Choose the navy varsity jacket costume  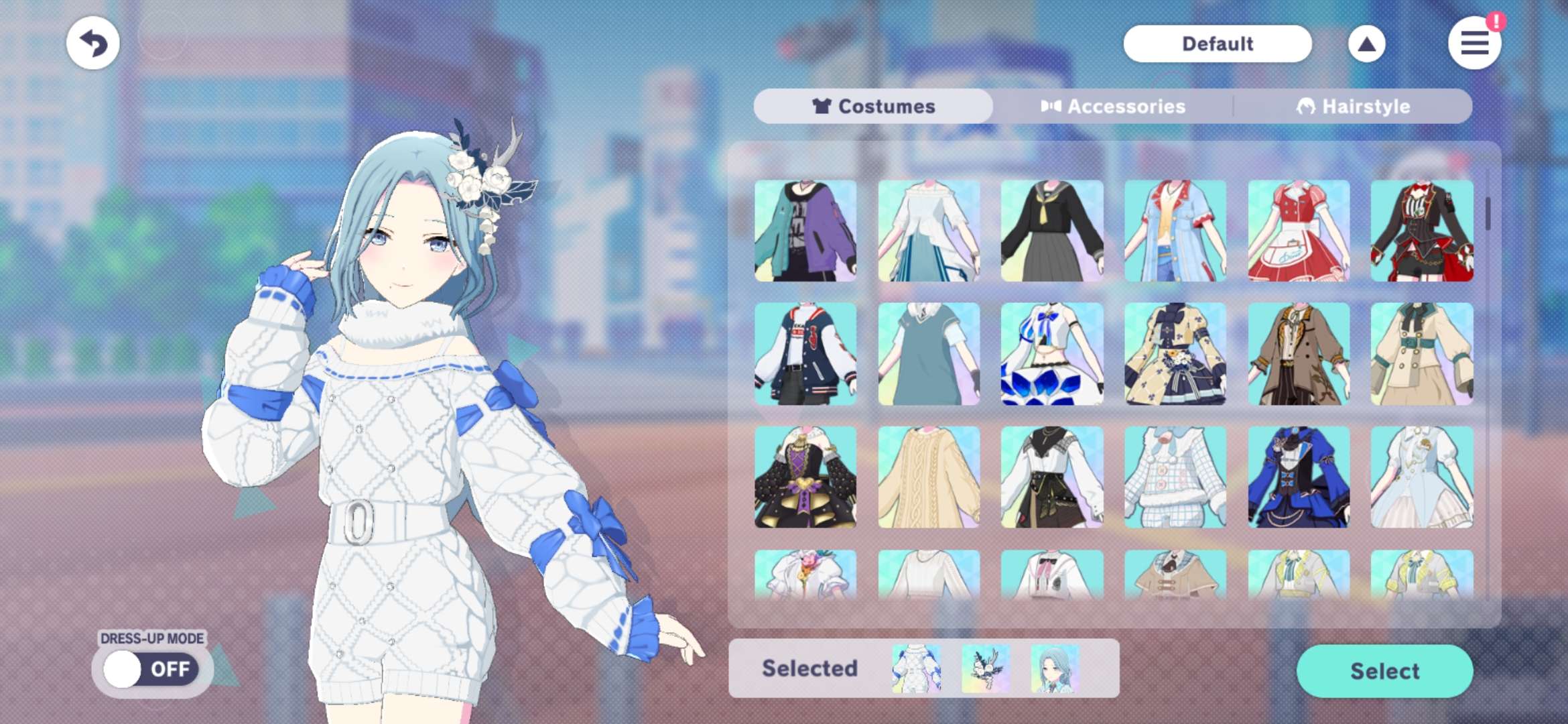click(805, 354)
